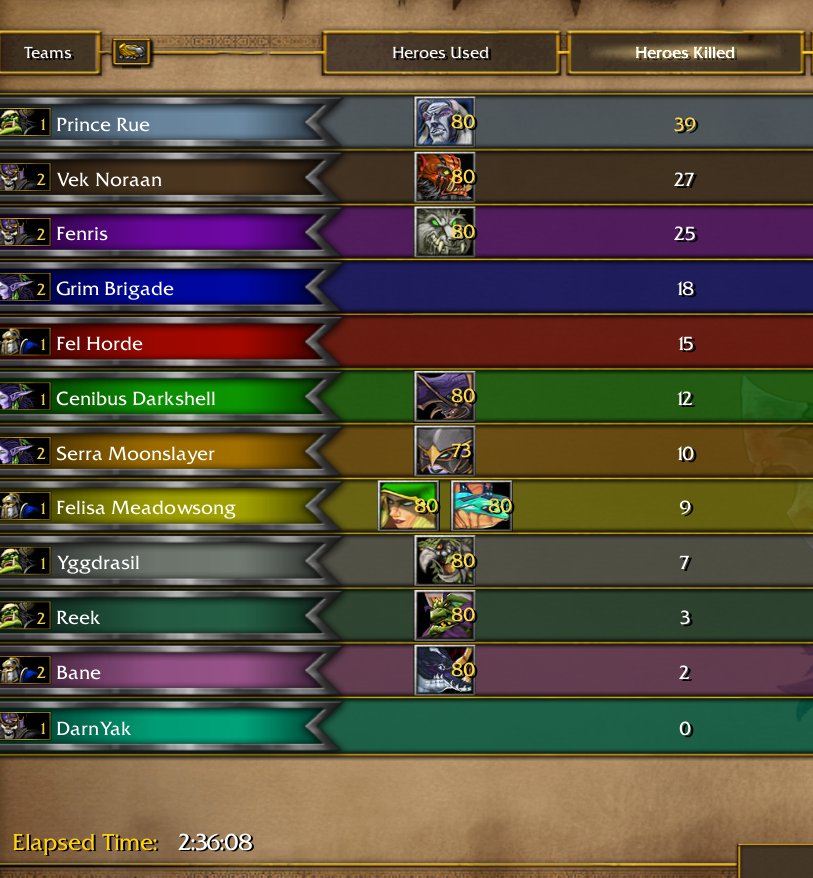The height and width of the screenshot is (878, 813).
Task: Click Vek Noraan's hero portrait
Action: pos(444,178)
